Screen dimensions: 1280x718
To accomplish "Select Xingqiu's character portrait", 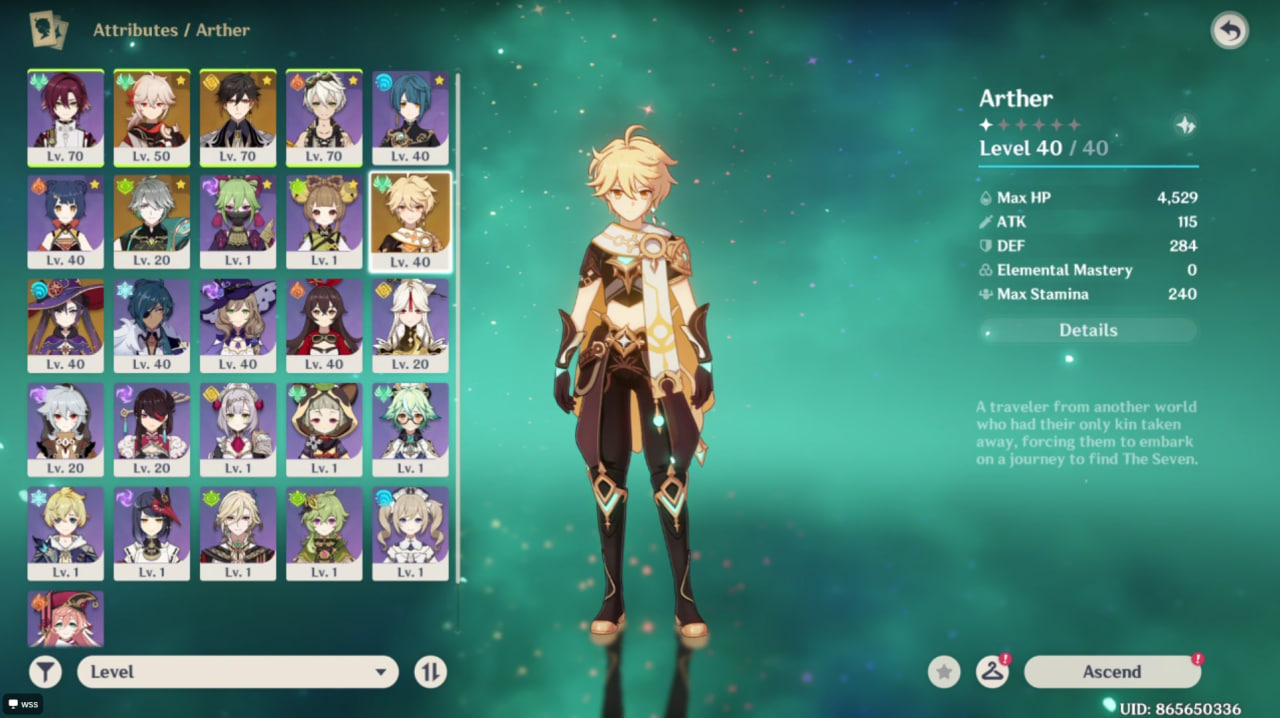I will (410, 116).
